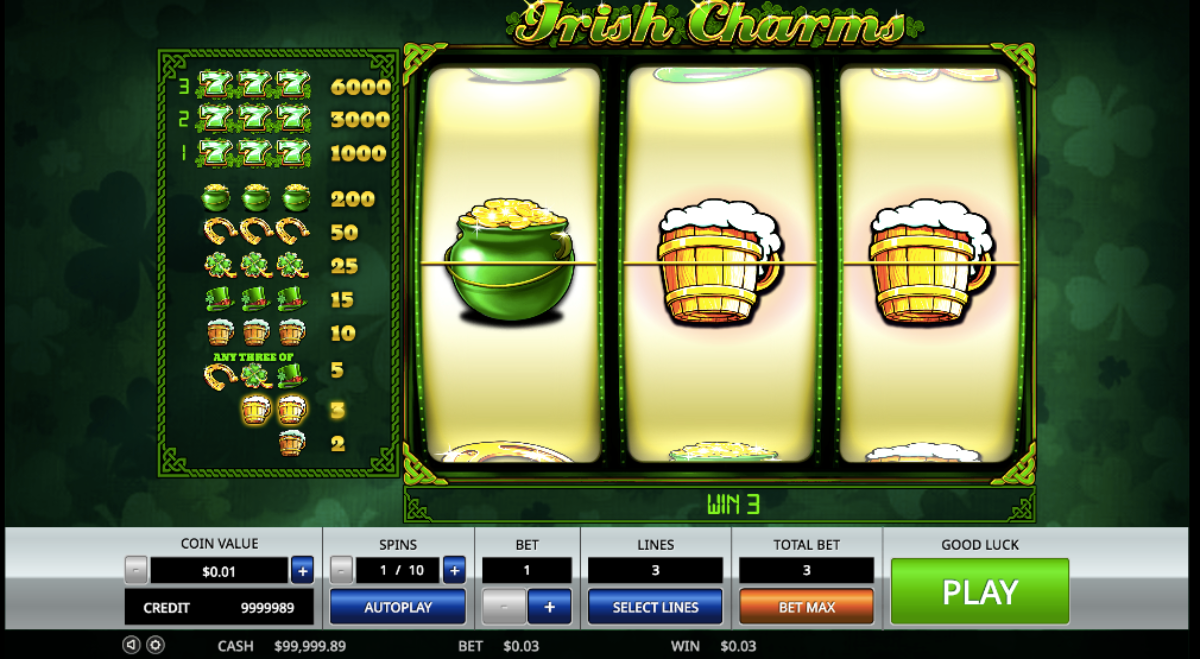This screenshot has width=1200, height=659.
Task: Toggle the sound speaker icon
Action: click(x=131, y=645)
